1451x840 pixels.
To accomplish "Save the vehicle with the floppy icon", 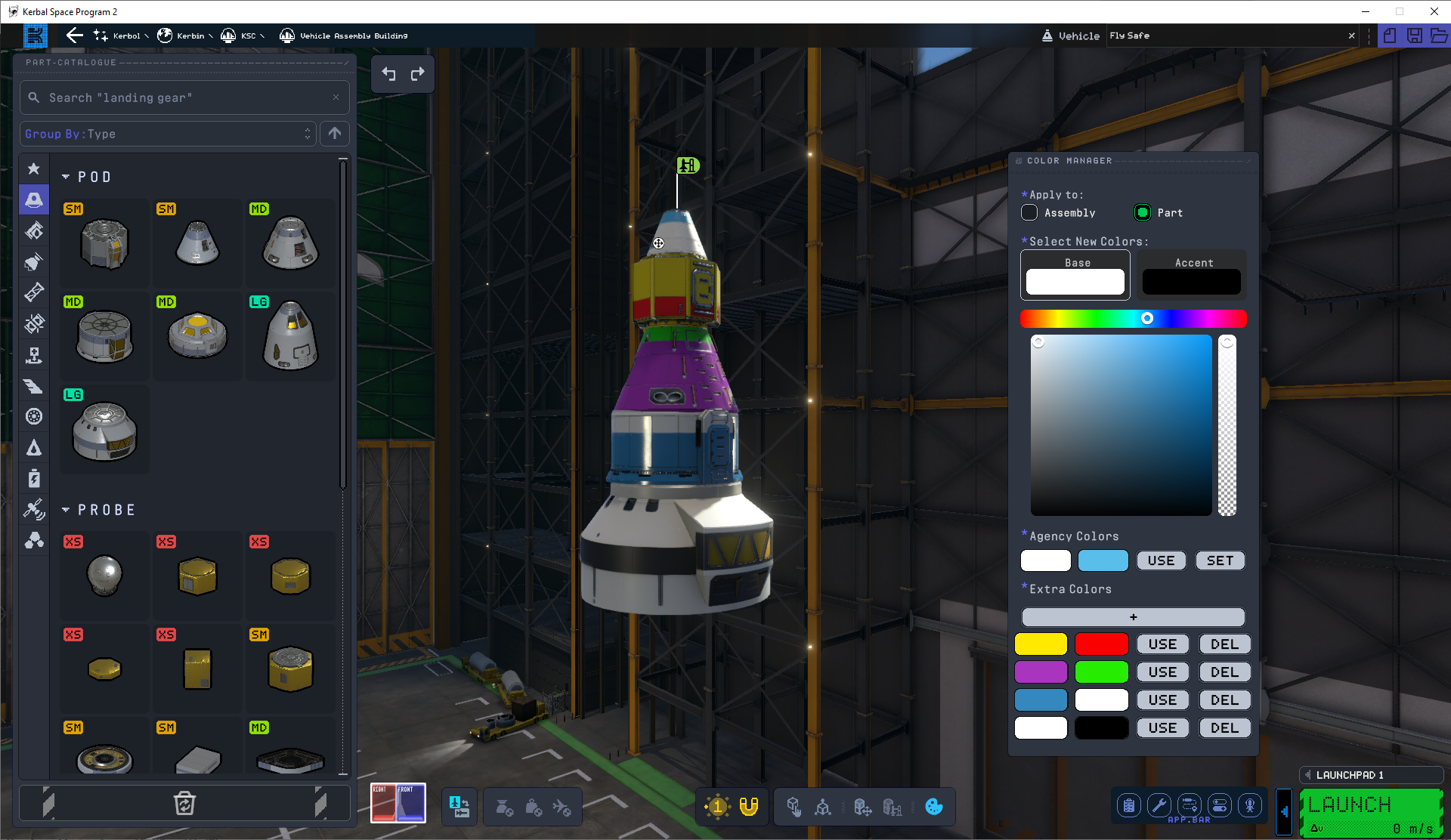I will pyautogui.click(x=1414, y=36).
